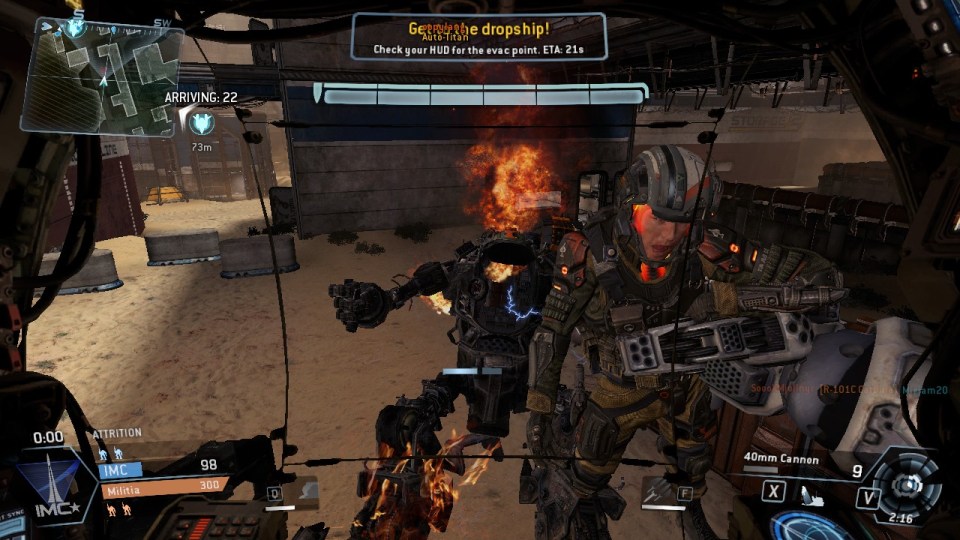The height and width of the screenshot is (540, 960).
Task: Fire the rocket ordnance icon
Action: pyautogui.click(x=810, y=494)
